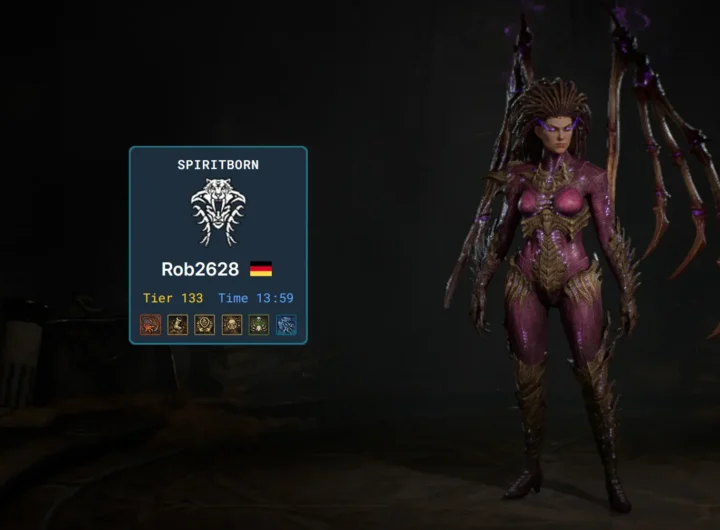Open the Rob2628 player card

click(200, 269)
